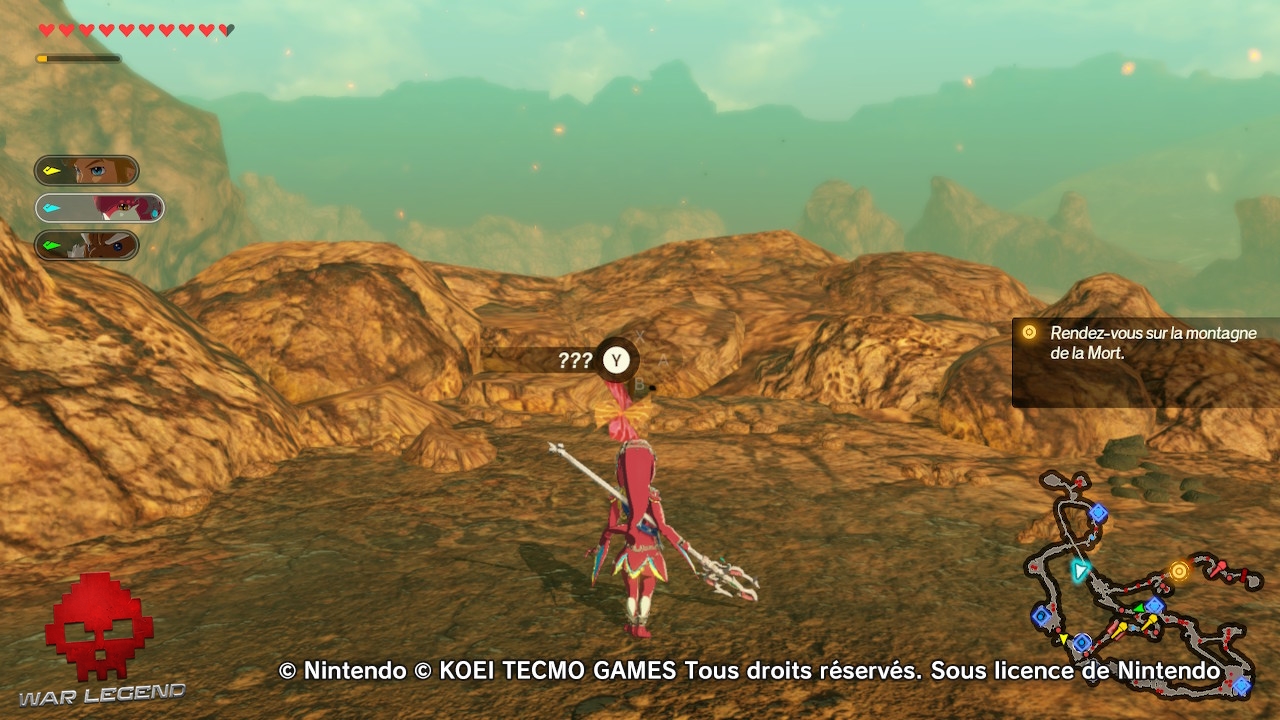Click the yellow marker pin on the minimap
Viewport: 1280px width, 720px height.
pyautogui.click(x=1153, y=617)
